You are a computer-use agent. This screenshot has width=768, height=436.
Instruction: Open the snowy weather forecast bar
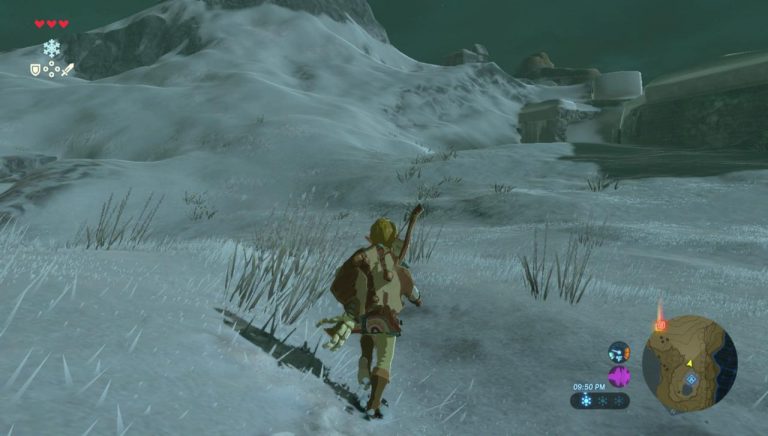[x=600, y=400]
